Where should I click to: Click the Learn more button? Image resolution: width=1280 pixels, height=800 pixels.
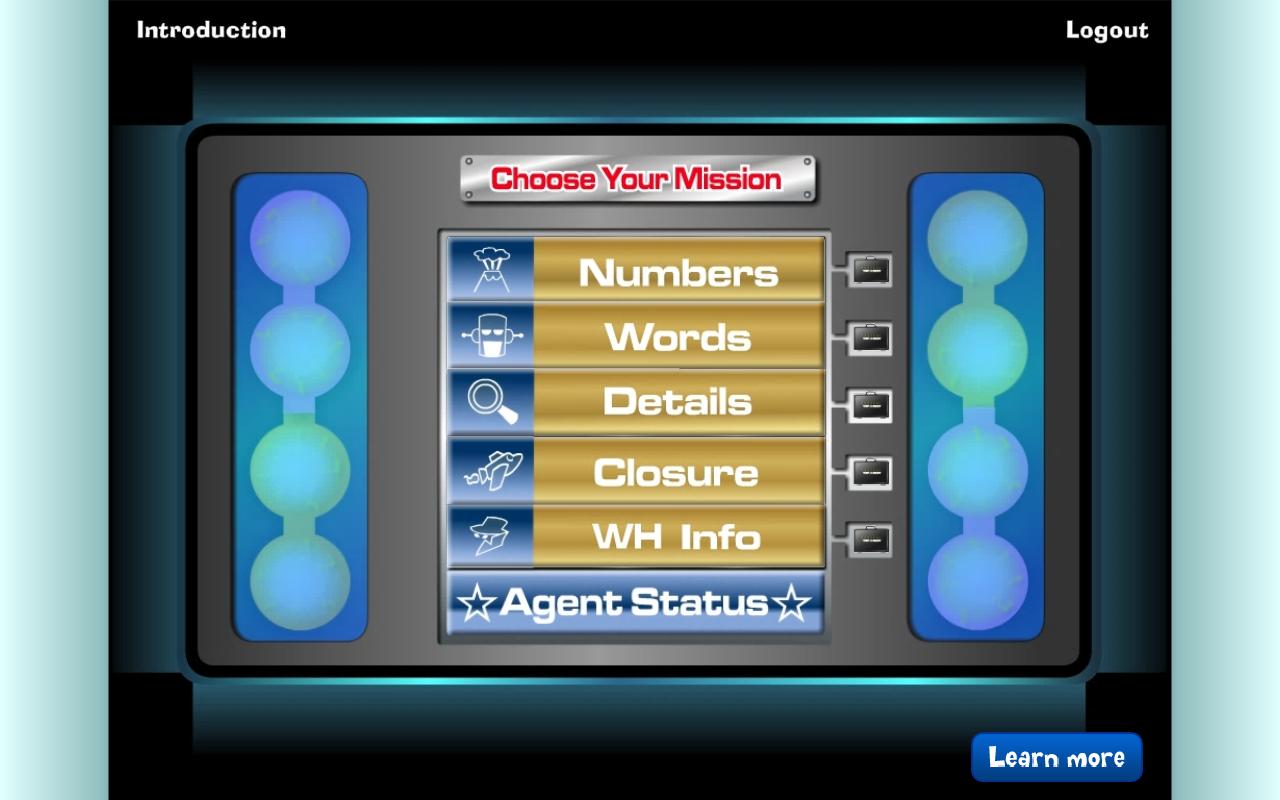pos(1056,757)
